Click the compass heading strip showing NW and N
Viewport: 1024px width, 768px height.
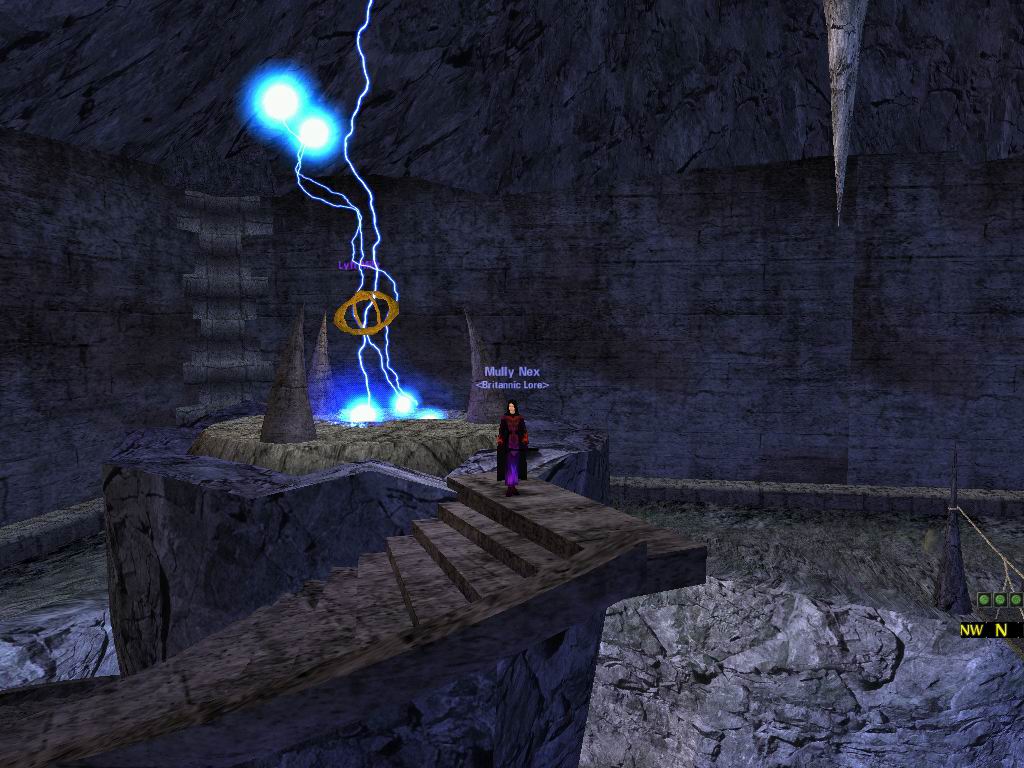pyautogui.click(x=991, y=630)
